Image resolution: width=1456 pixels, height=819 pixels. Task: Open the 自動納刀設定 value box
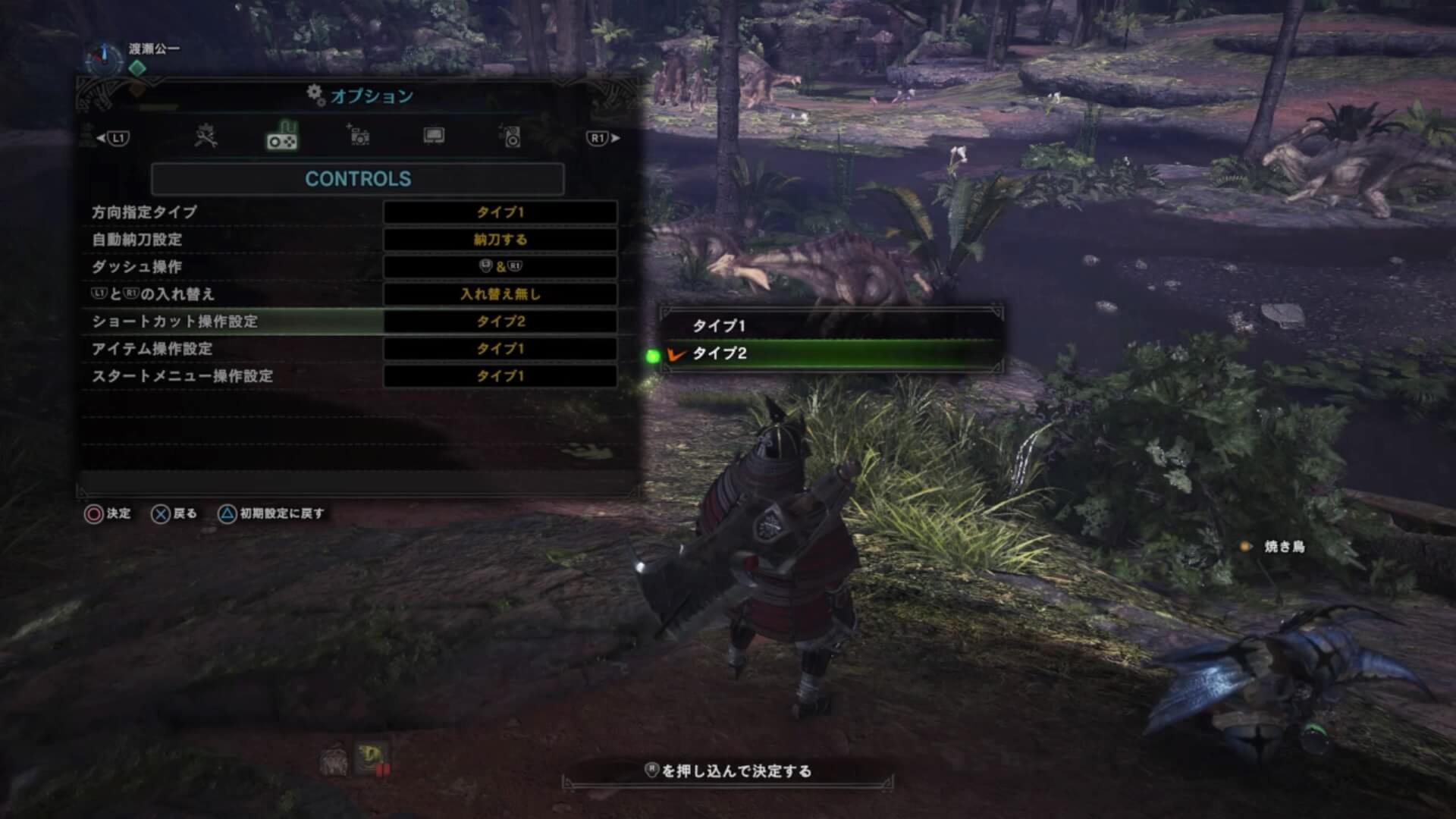[x=500, y=240]
